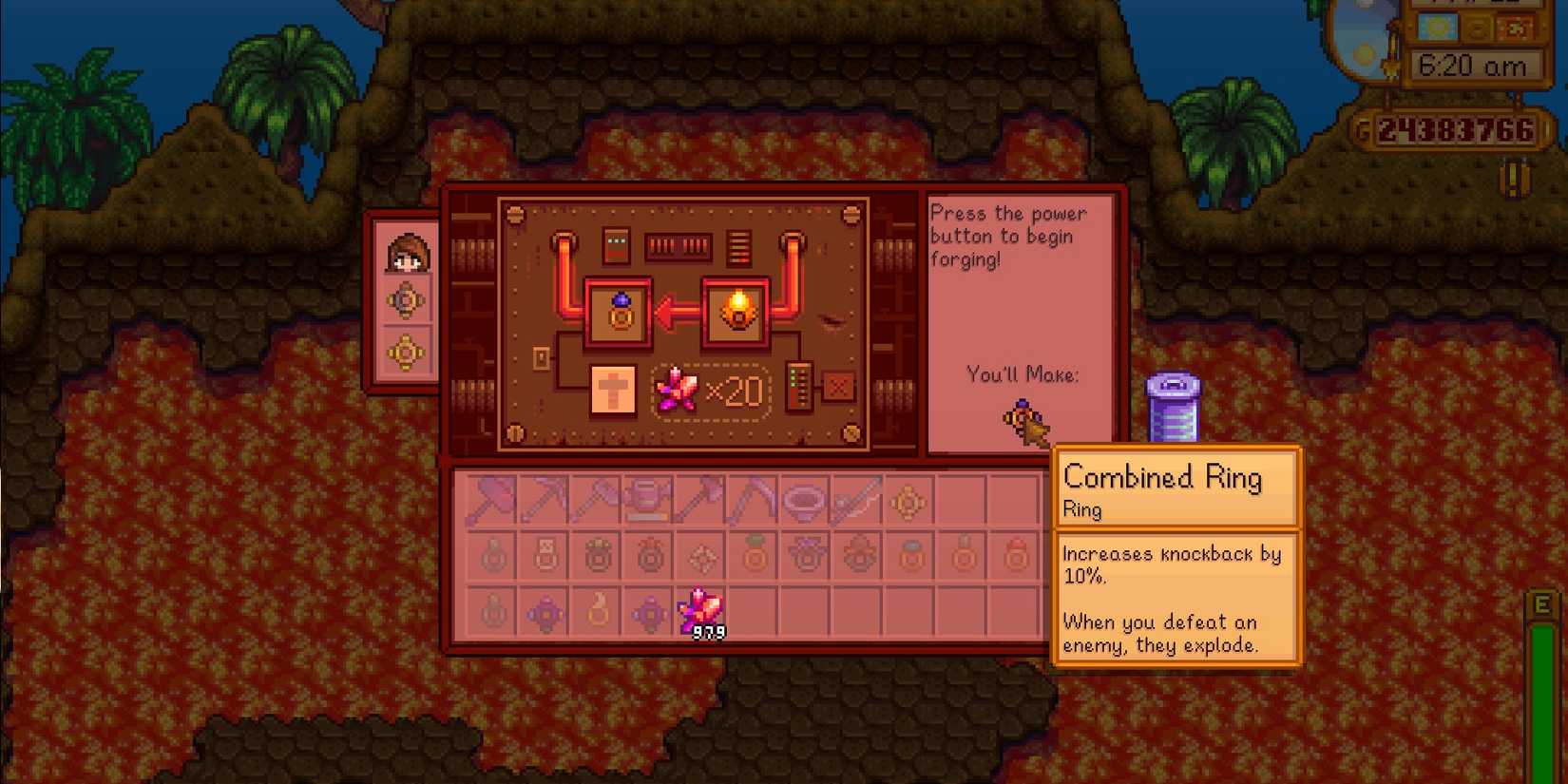Pick the leftmost ring in the second inventory row
The height and width of the screenshot is (784, 1568).
[493, 556]
